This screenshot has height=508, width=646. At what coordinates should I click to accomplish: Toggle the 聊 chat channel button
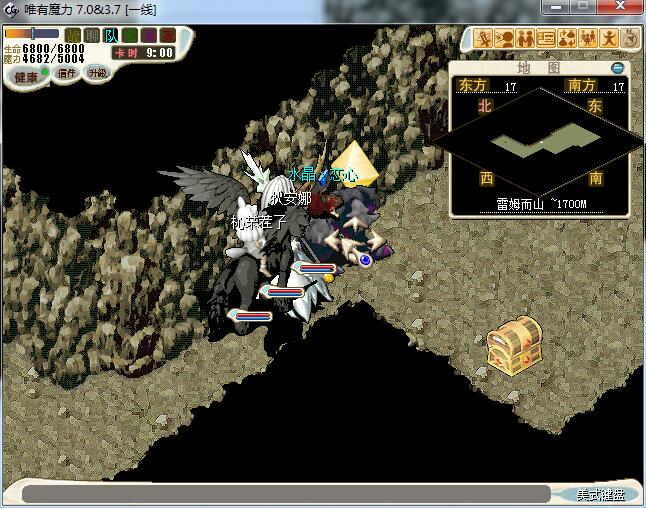pos(92,36)
